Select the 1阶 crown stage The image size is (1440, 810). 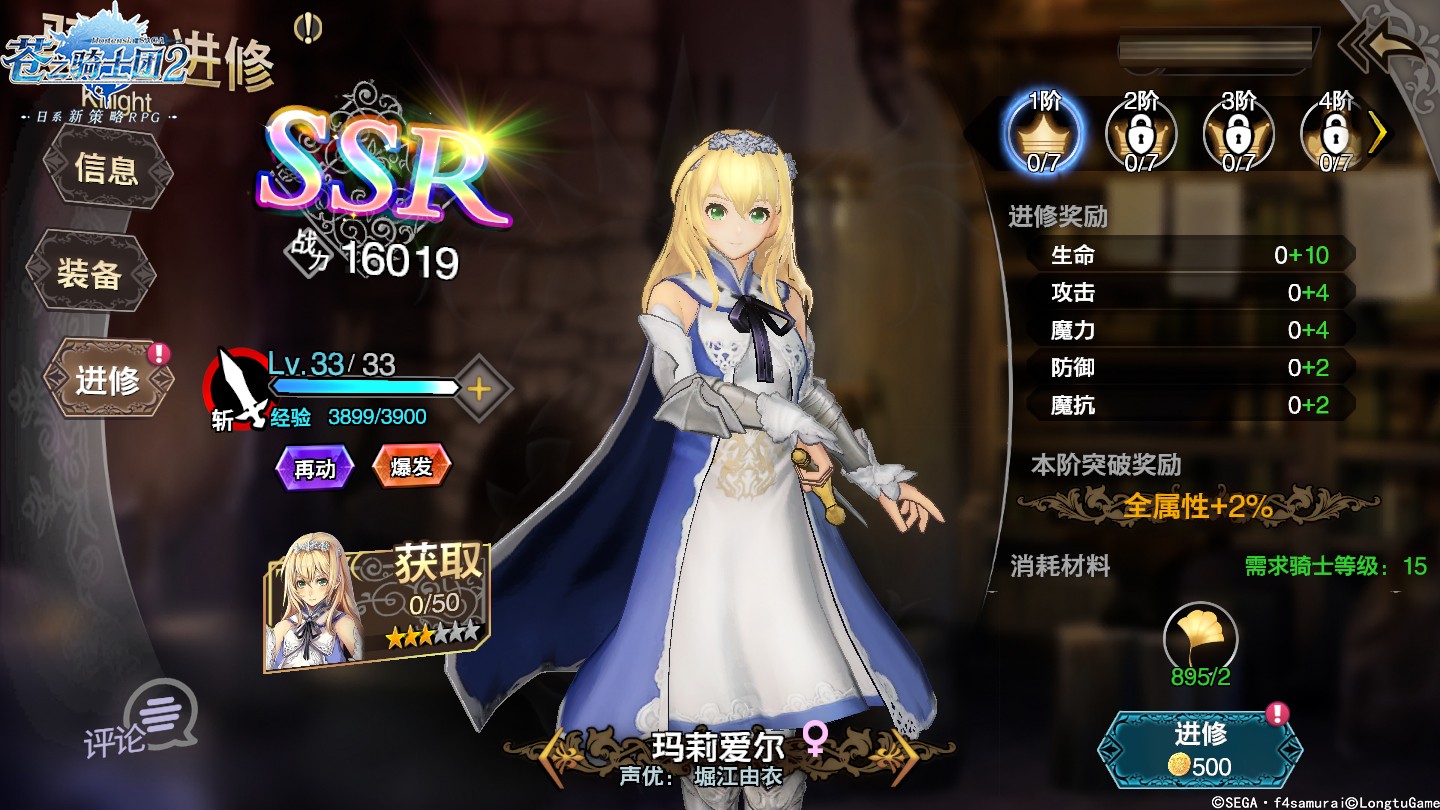1043,133
